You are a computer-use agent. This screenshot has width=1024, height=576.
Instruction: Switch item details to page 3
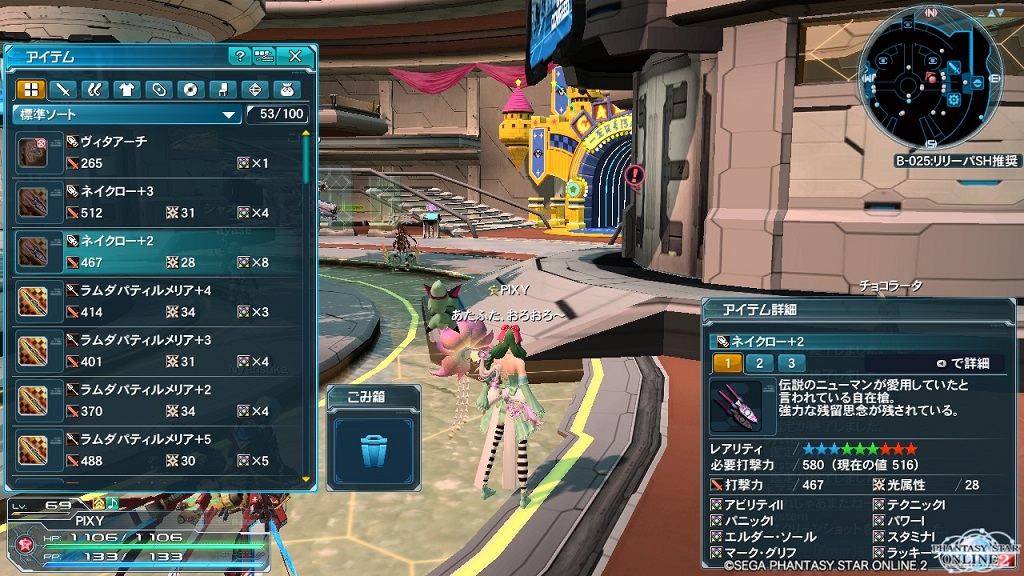click(x=791, y=363)
